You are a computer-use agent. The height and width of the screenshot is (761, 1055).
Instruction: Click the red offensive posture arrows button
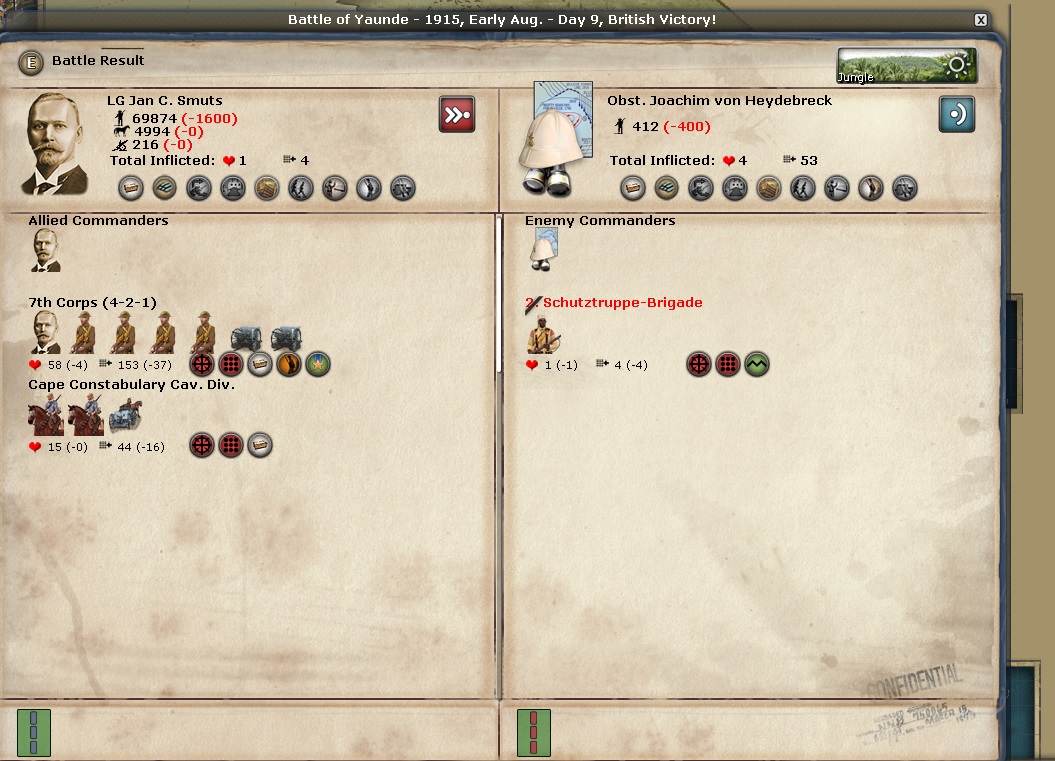point(457,115)
